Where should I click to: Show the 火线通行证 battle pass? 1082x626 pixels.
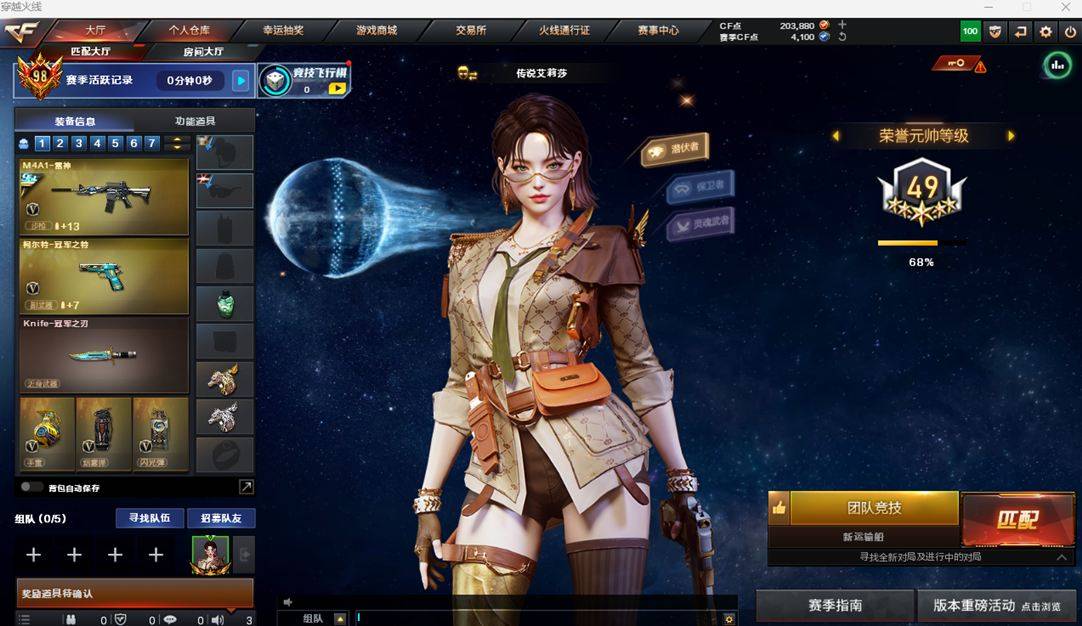(x=565, y=30)
